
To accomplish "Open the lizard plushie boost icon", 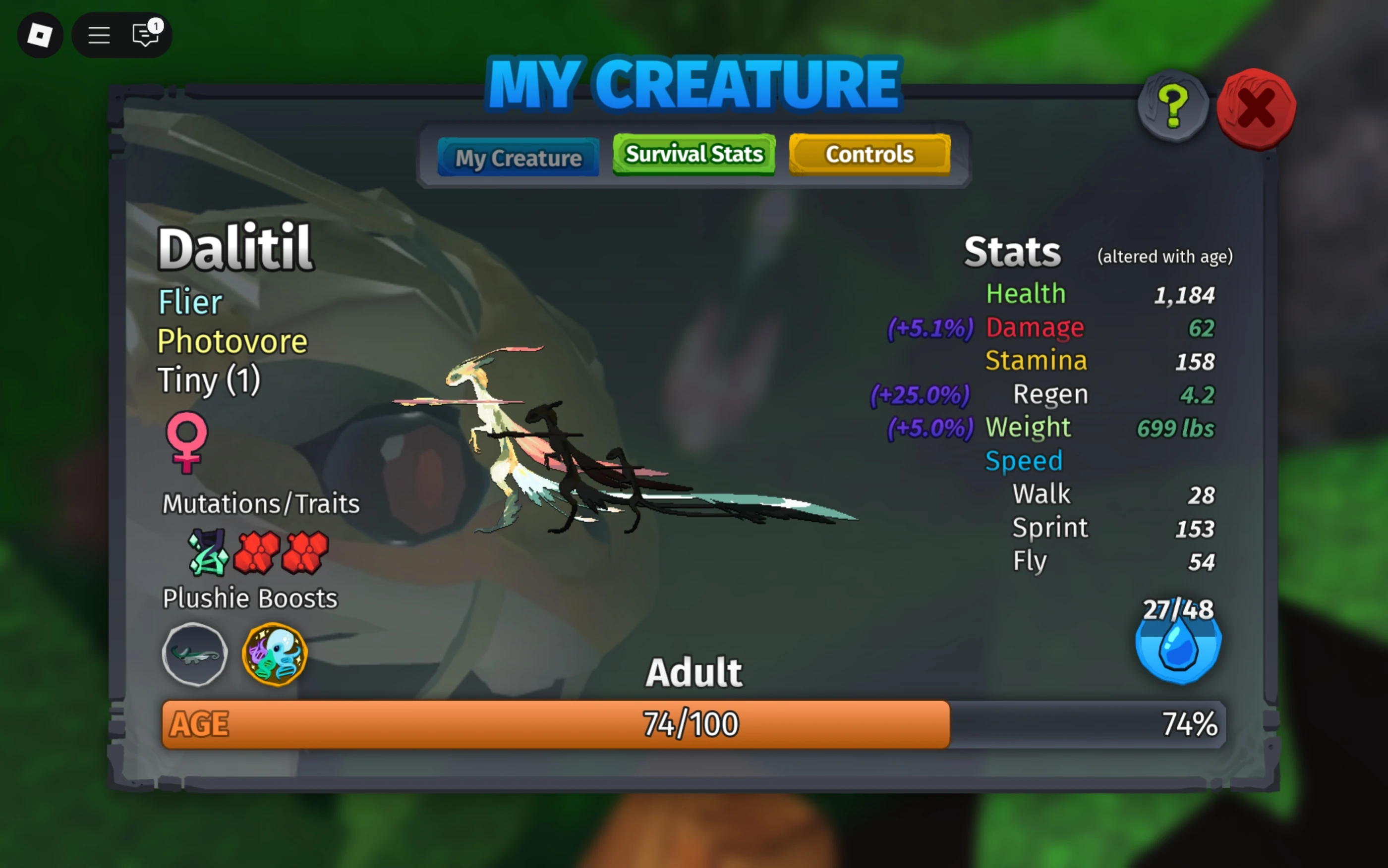I will 194,654.
